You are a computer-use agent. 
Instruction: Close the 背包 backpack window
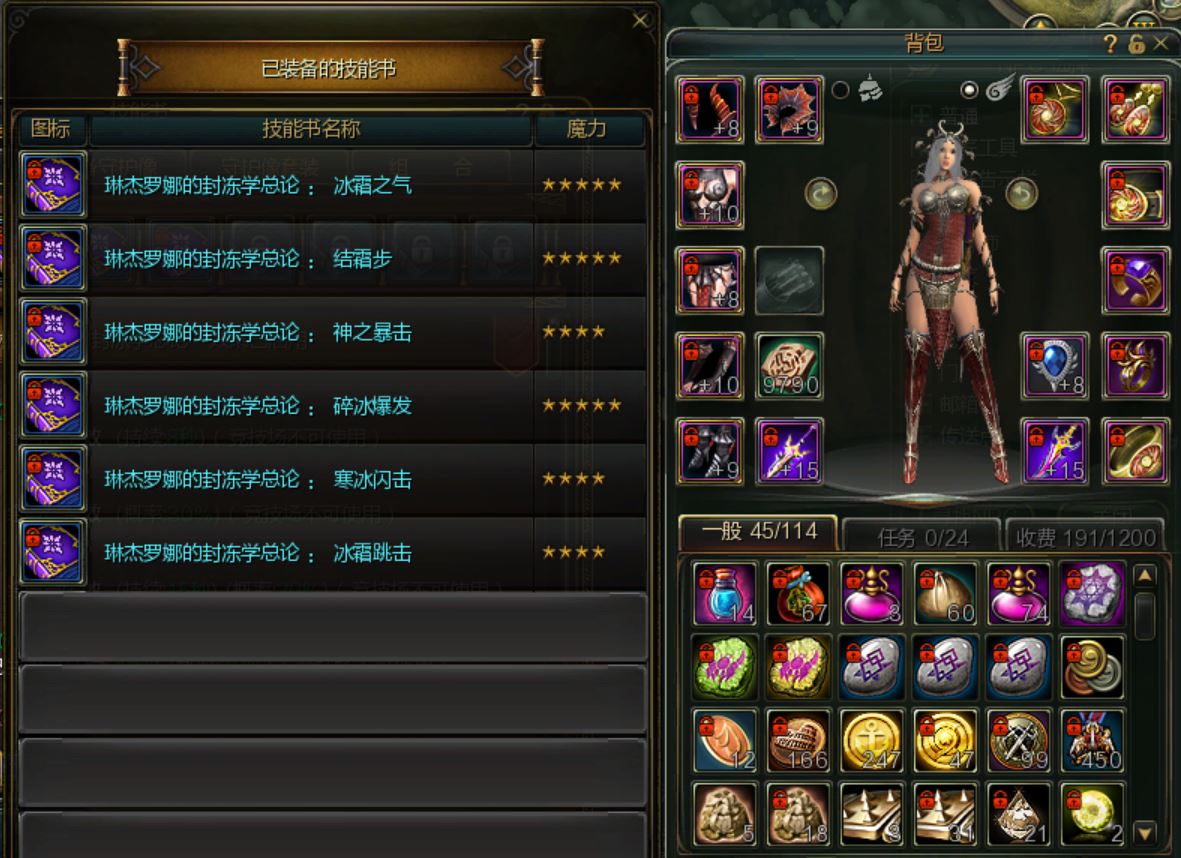point(1160,43)
